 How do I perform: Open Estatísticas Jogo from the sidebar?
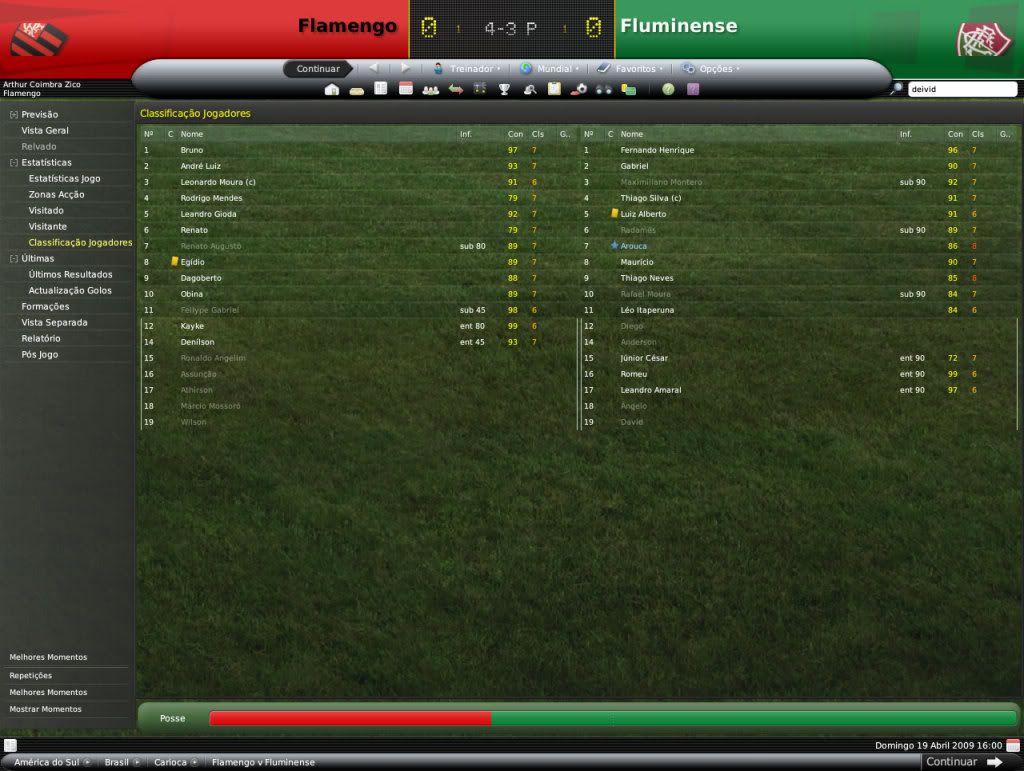(x=64, y=179)
